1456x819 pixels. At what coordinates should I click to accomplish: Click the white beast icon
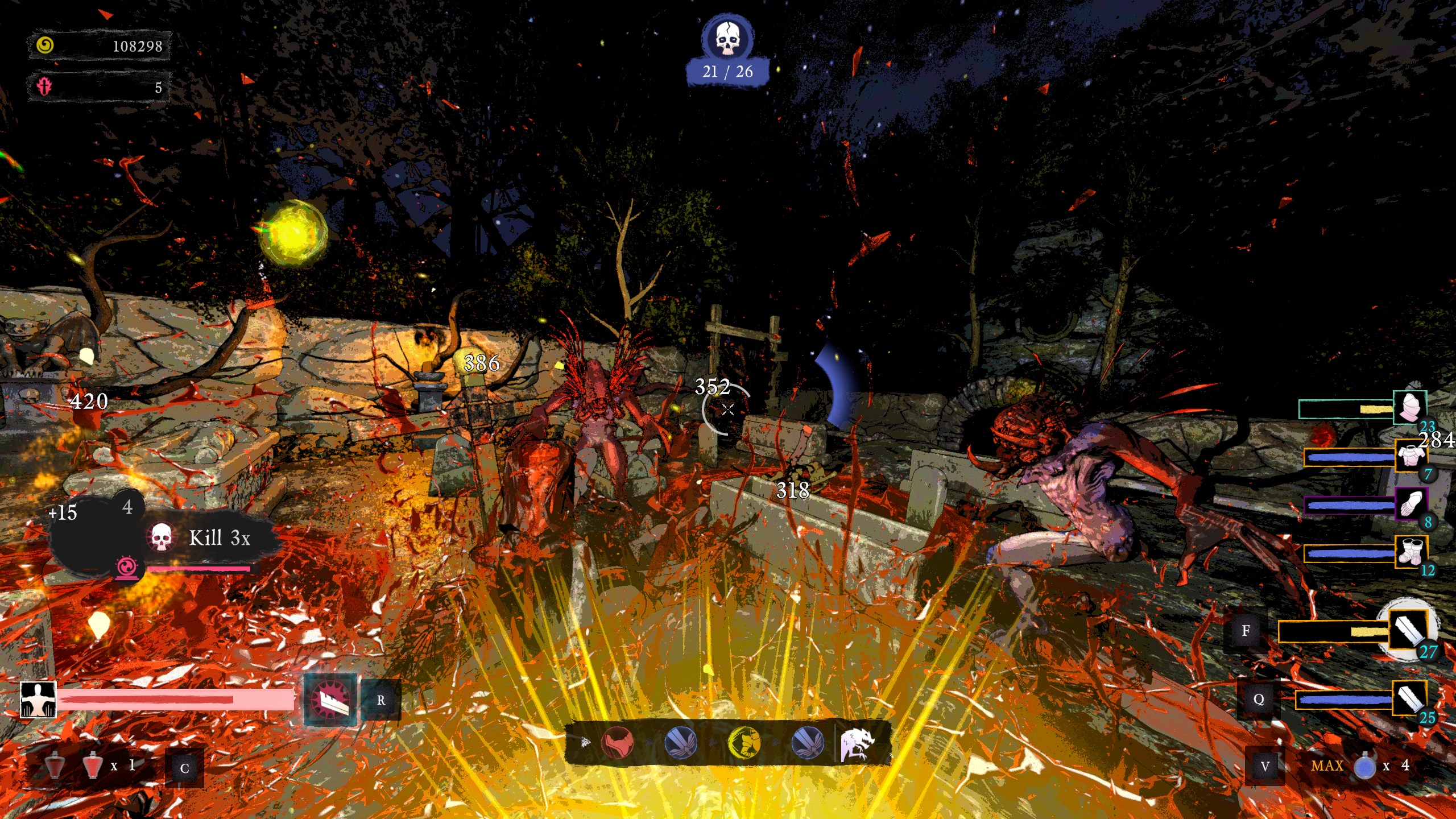(859, 743)
